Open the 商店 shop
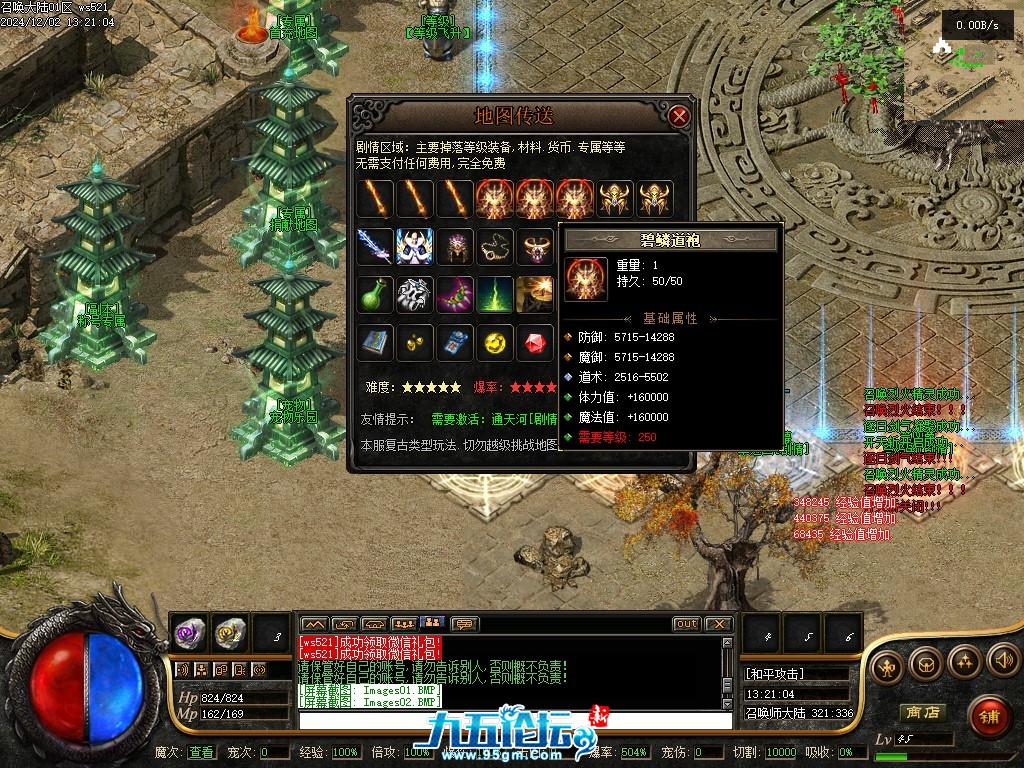1024x768 pixels. tap(922, 713)
